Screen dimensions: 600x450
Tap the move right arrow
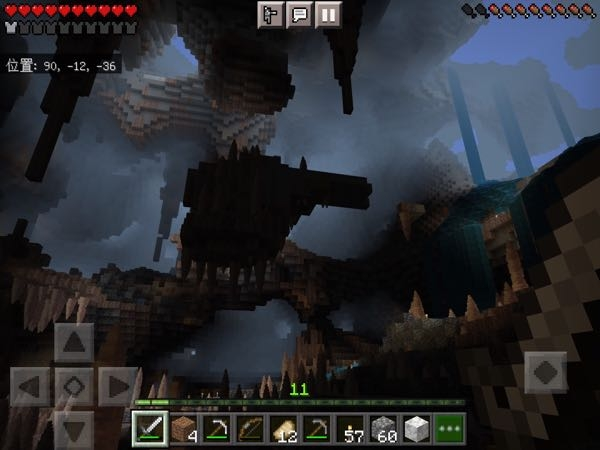pos(117,386)
